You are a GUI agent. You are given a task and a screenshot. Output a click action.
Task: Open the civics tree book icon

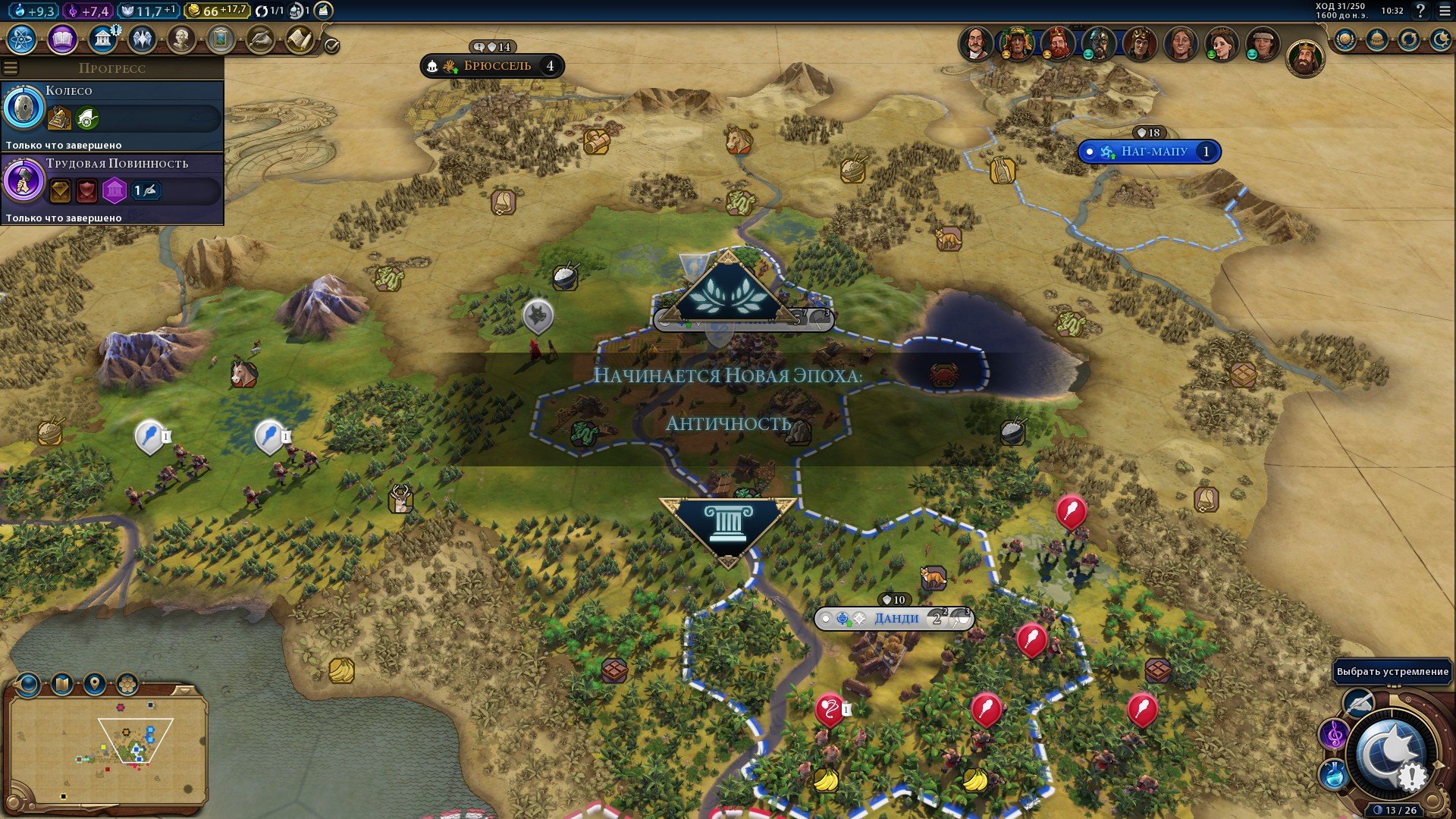pyautogui.click(x=63, y=39)
